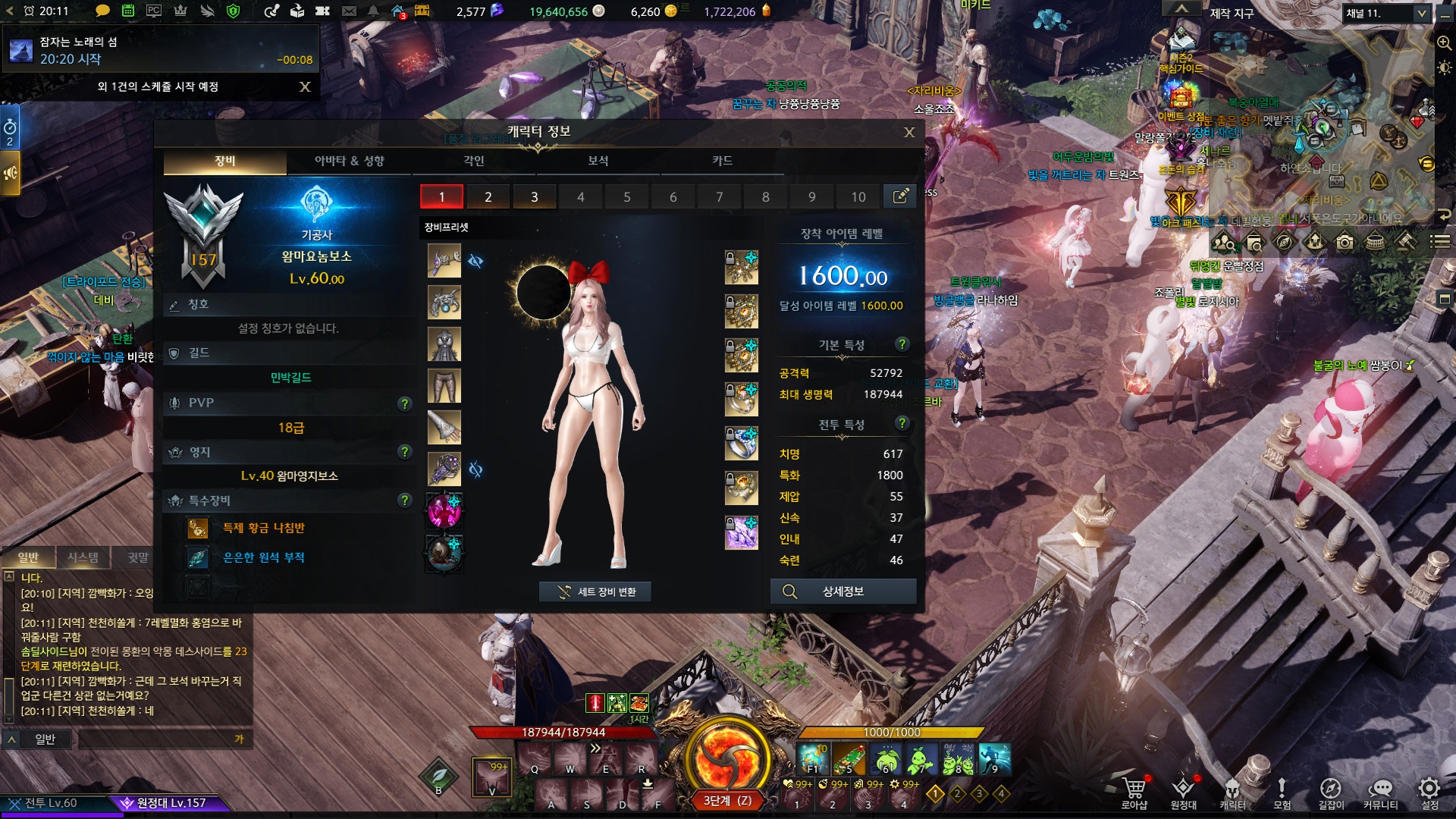Open 상세정보 detailed stats

[x=843, y=591]
